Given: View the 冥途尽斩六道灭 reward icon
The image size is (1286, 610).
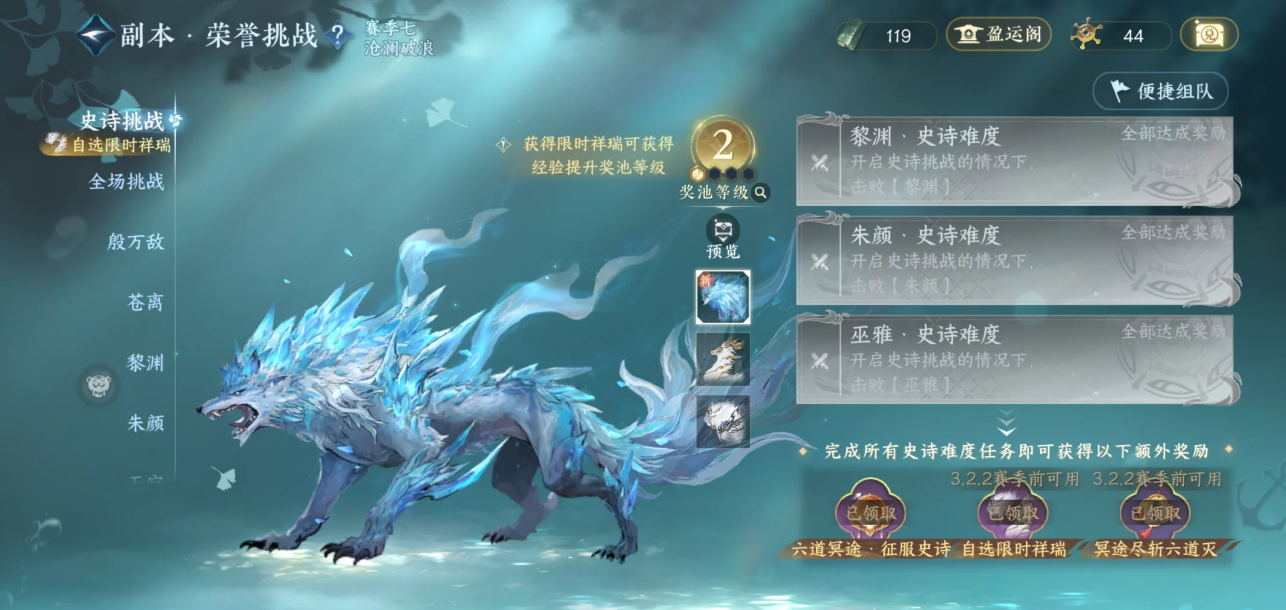Looking at the screenshot, I should 1154,513.
